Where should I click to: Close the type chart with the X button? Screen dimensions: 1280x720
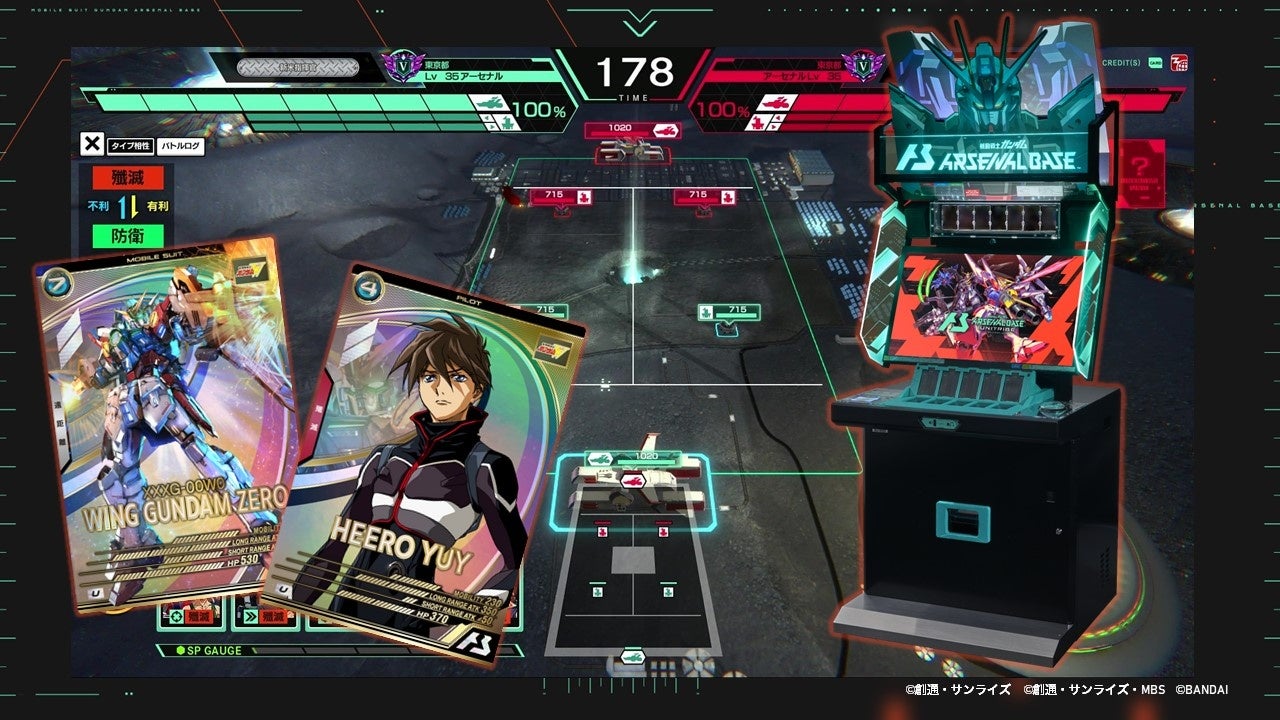[91, 144]
